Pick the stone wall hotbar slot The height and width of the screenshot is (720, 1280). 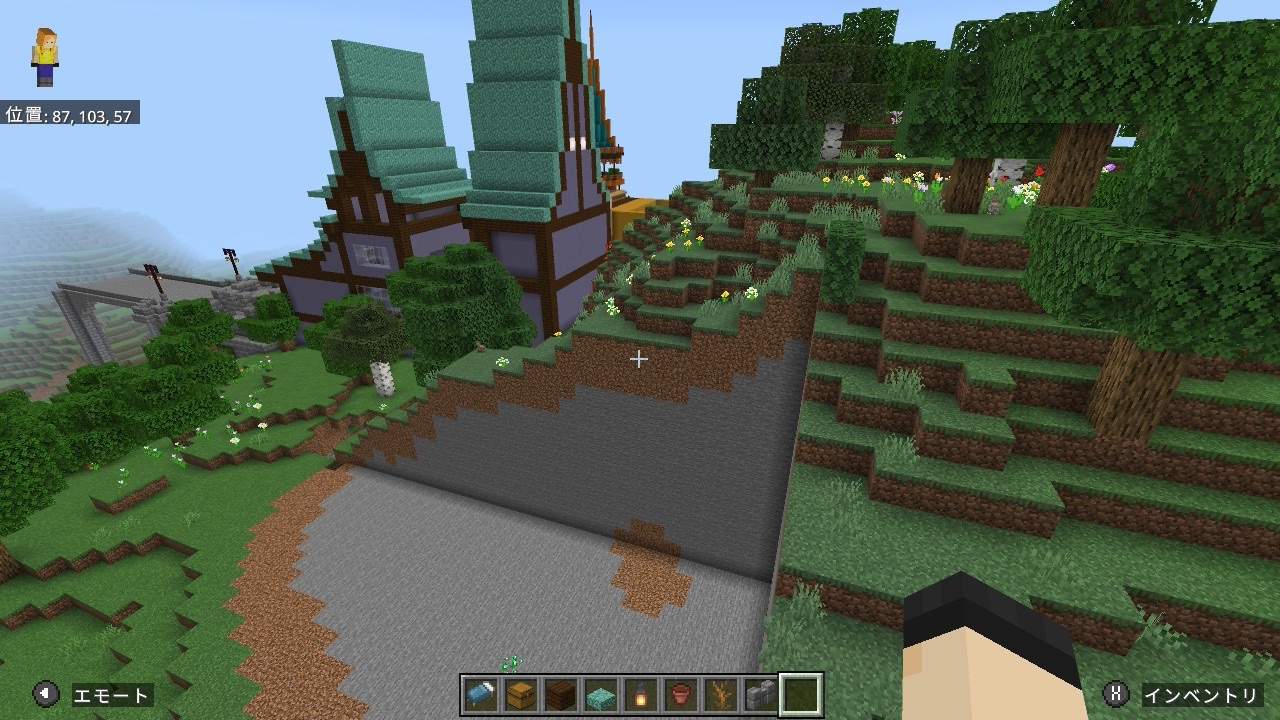tap(760, 694)
